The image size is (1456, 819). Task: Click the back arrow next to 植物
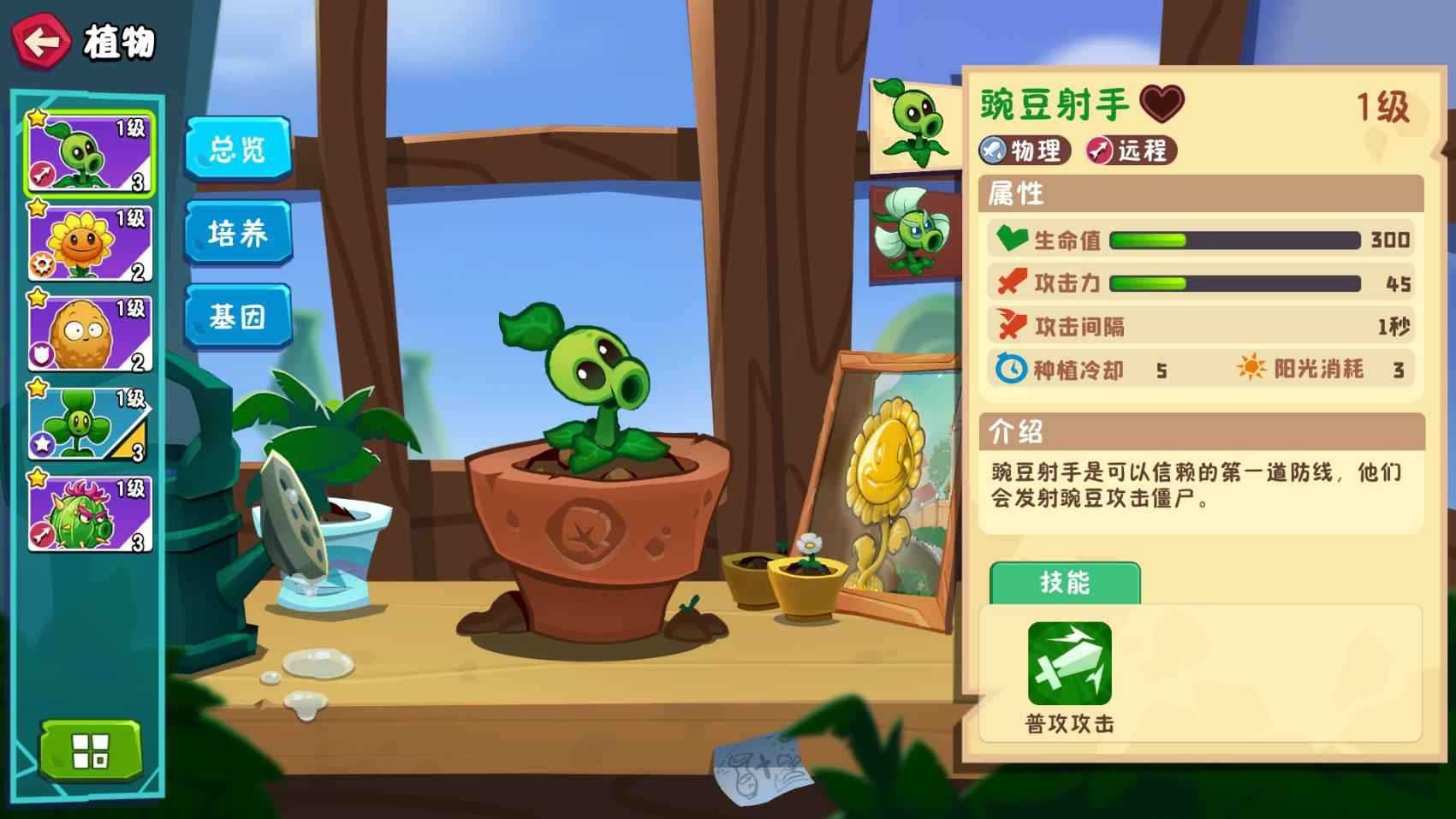pyautogui.click(x=41, y=38)
